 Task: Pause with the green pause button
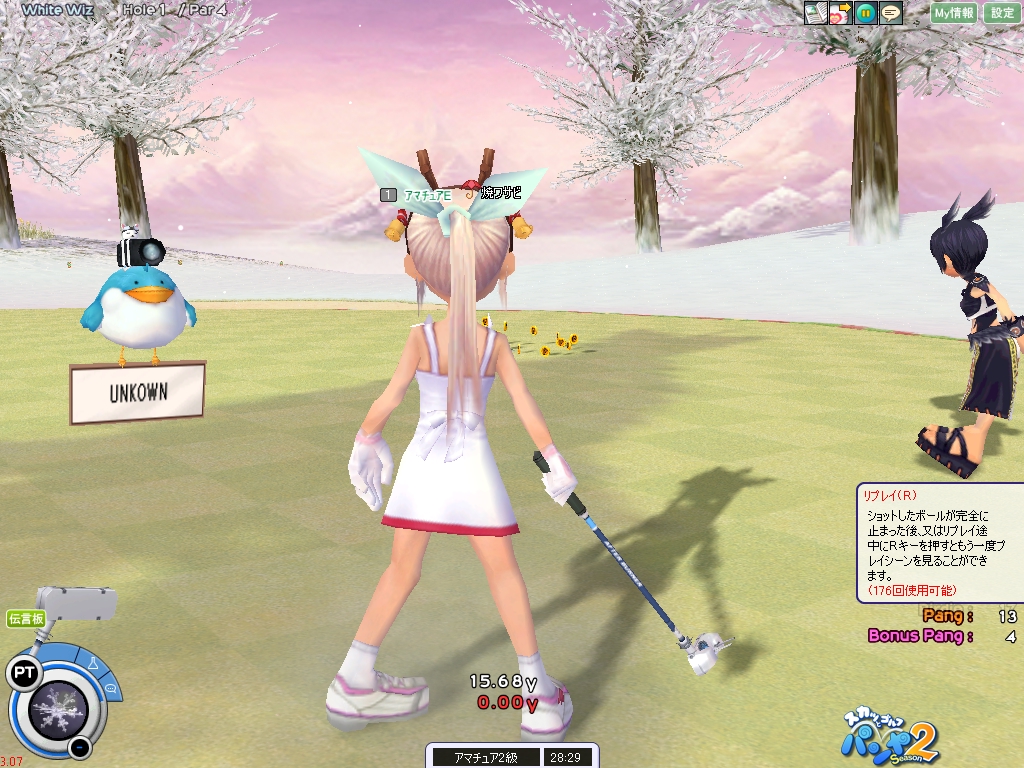[x=866, y=13]
